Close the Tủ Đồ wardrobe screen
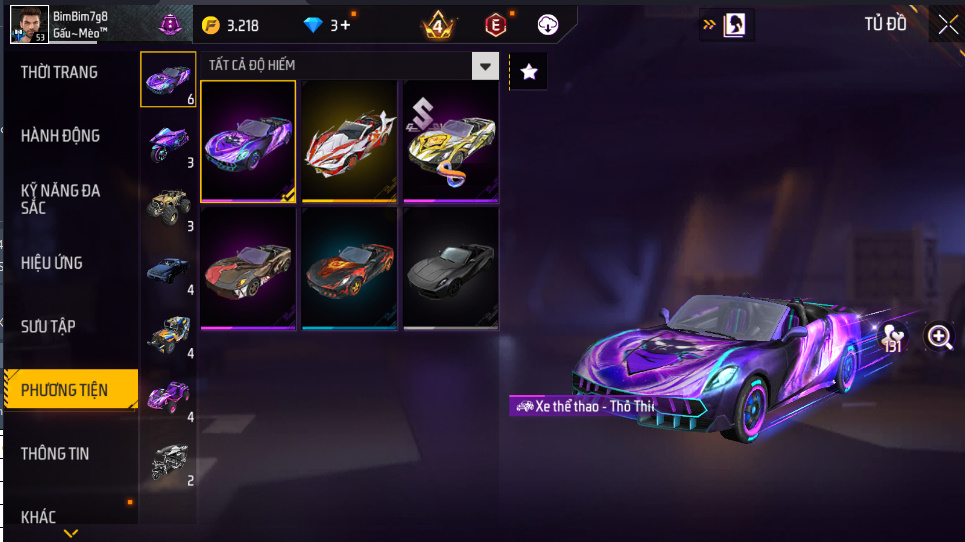This screenshot has height=542, width=965. (946, 25)
